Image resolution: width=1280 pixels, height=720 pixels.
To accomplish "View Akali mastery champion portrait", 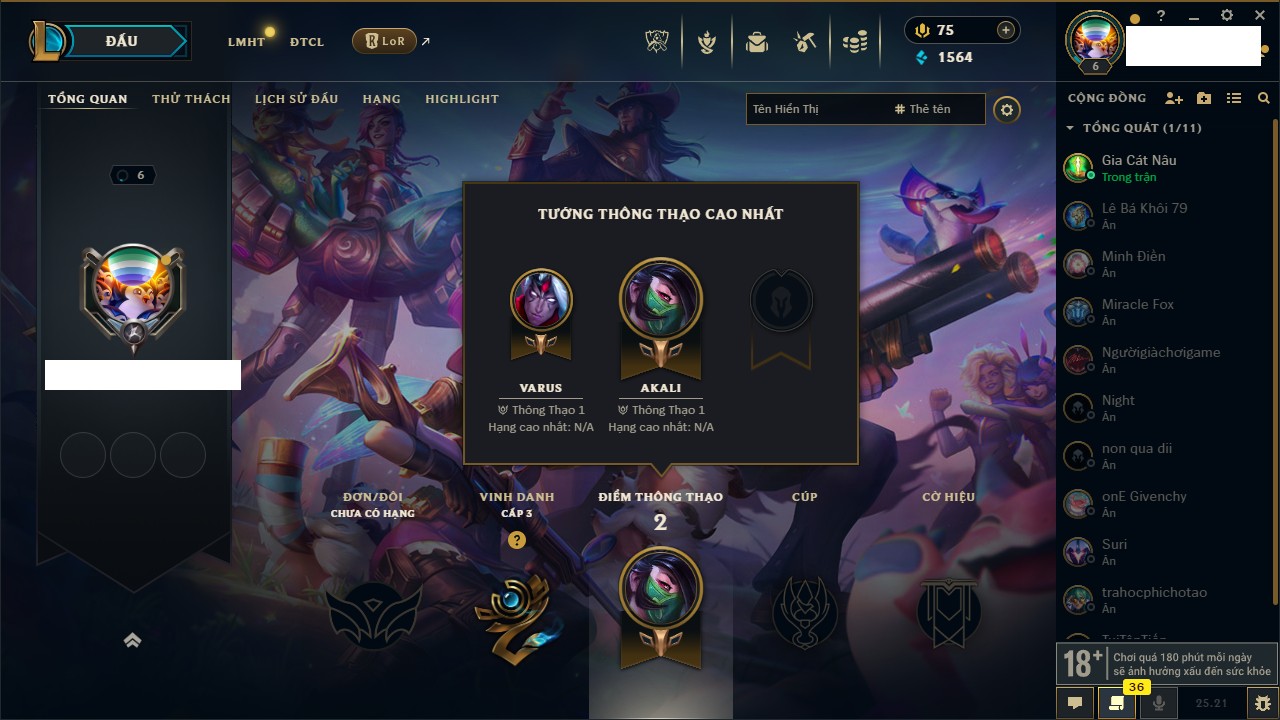I will coord(661,301).
